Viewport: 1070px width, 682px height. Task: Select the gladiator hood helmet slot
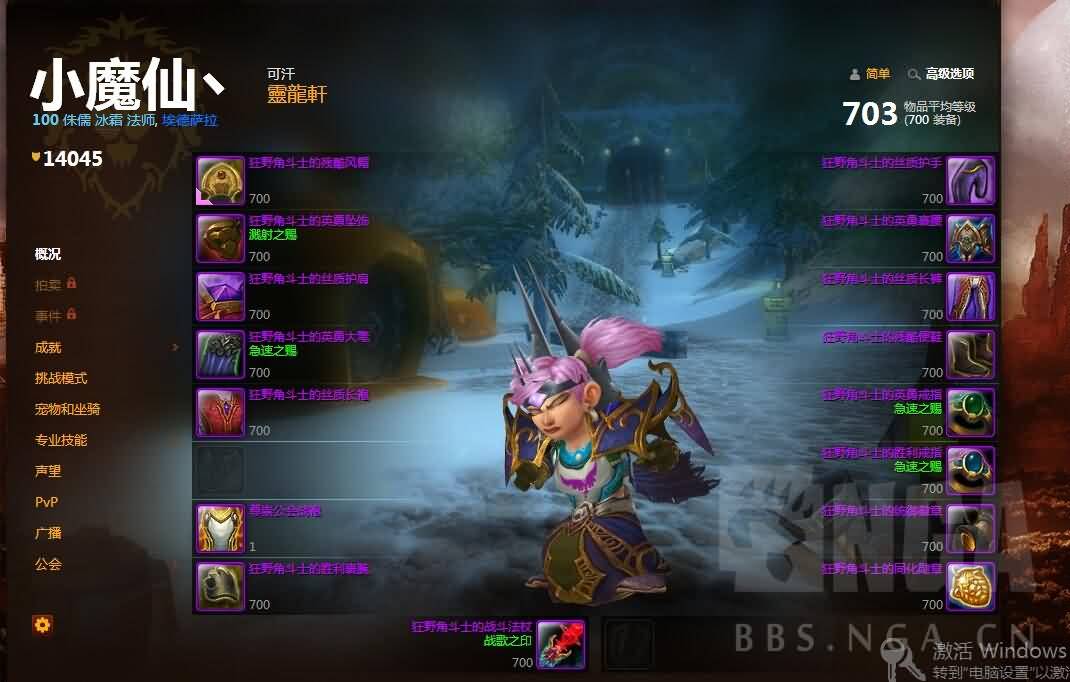(x=220, y=181)
